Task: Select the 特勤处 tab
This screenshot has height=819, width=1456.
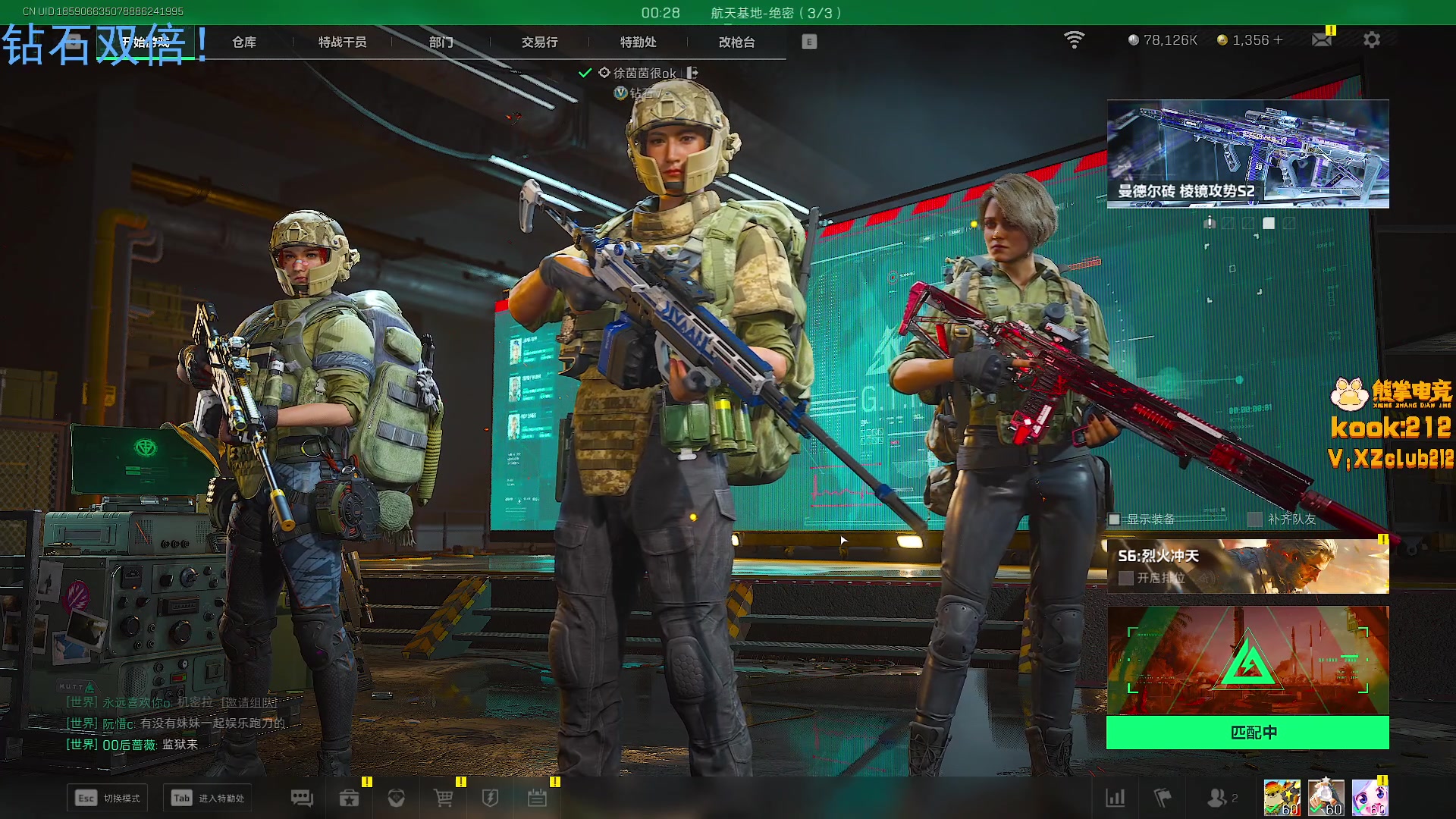Action: tap(638, 42)
